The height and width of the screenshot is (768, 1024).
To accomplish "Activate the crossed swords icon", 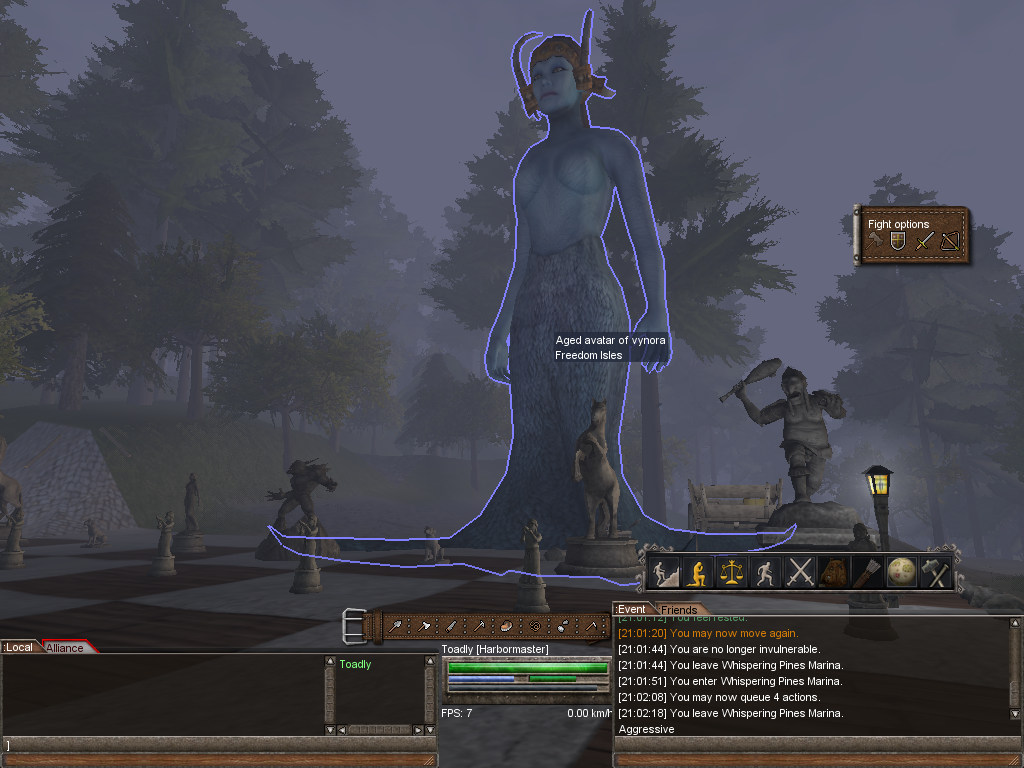I will click(800, 573).
